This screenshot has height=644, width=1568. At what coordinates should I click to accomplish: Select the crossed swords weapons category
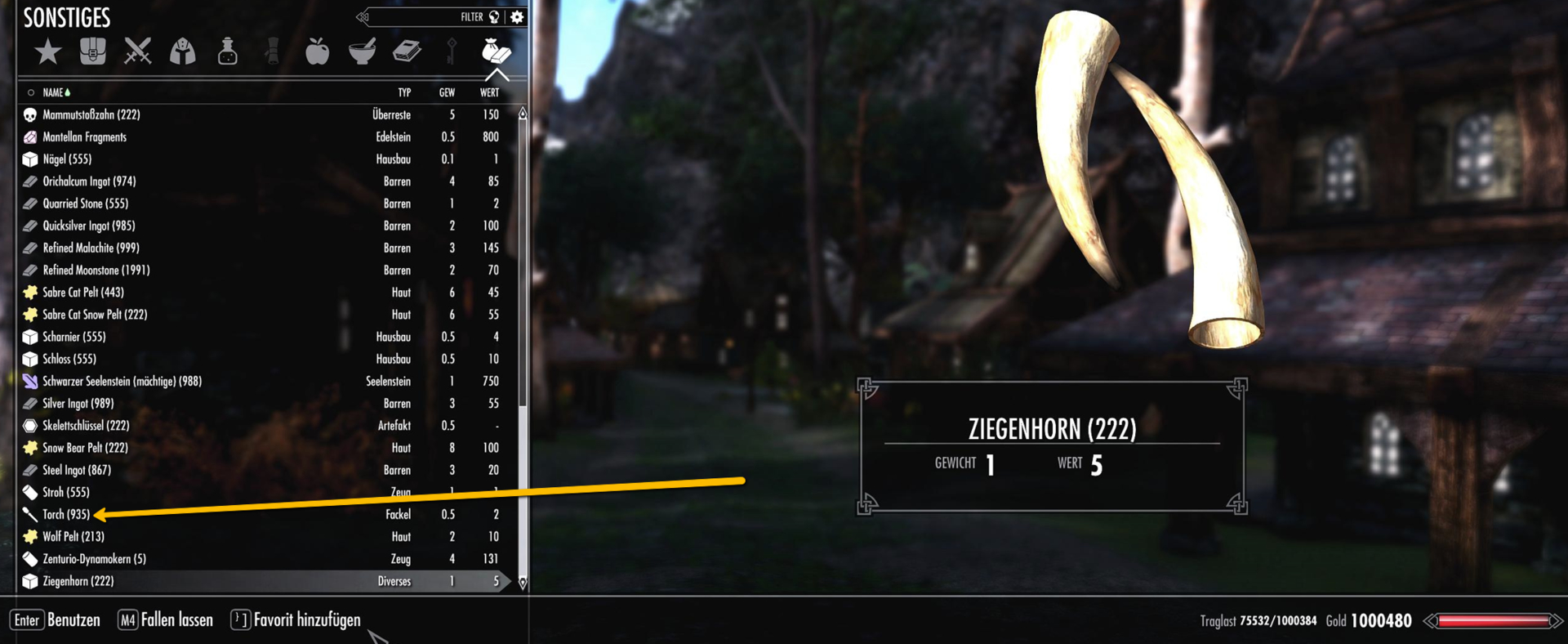pyautogui.click(x=137, y=51)
